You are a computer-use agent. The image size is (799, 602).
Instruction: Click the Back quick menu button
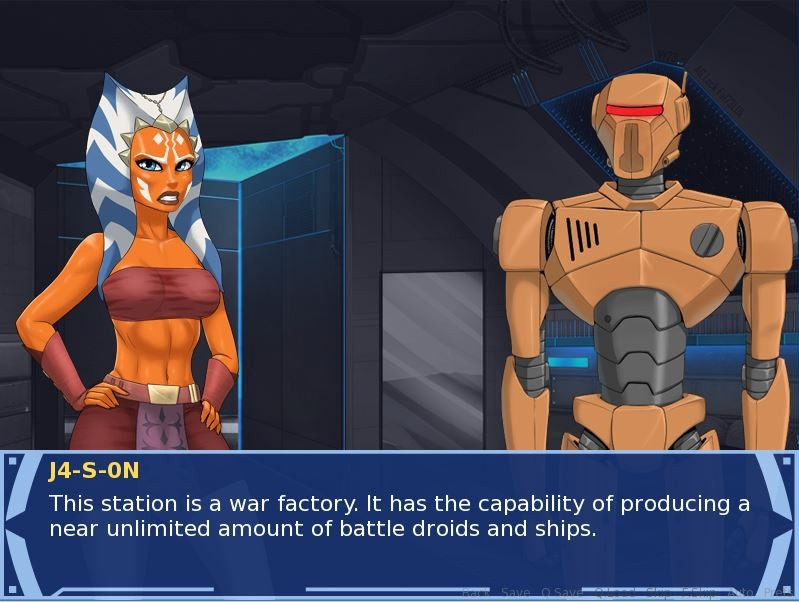point(475,593)
